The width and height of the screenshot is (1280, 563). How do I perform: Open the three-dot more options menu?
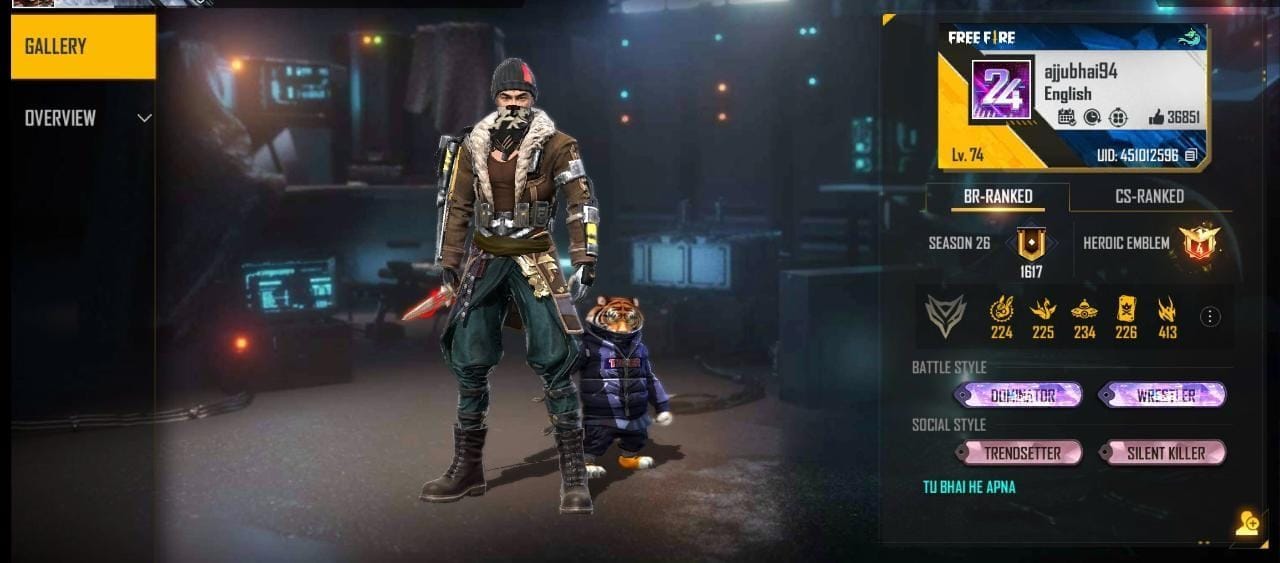click(1210, 317)
